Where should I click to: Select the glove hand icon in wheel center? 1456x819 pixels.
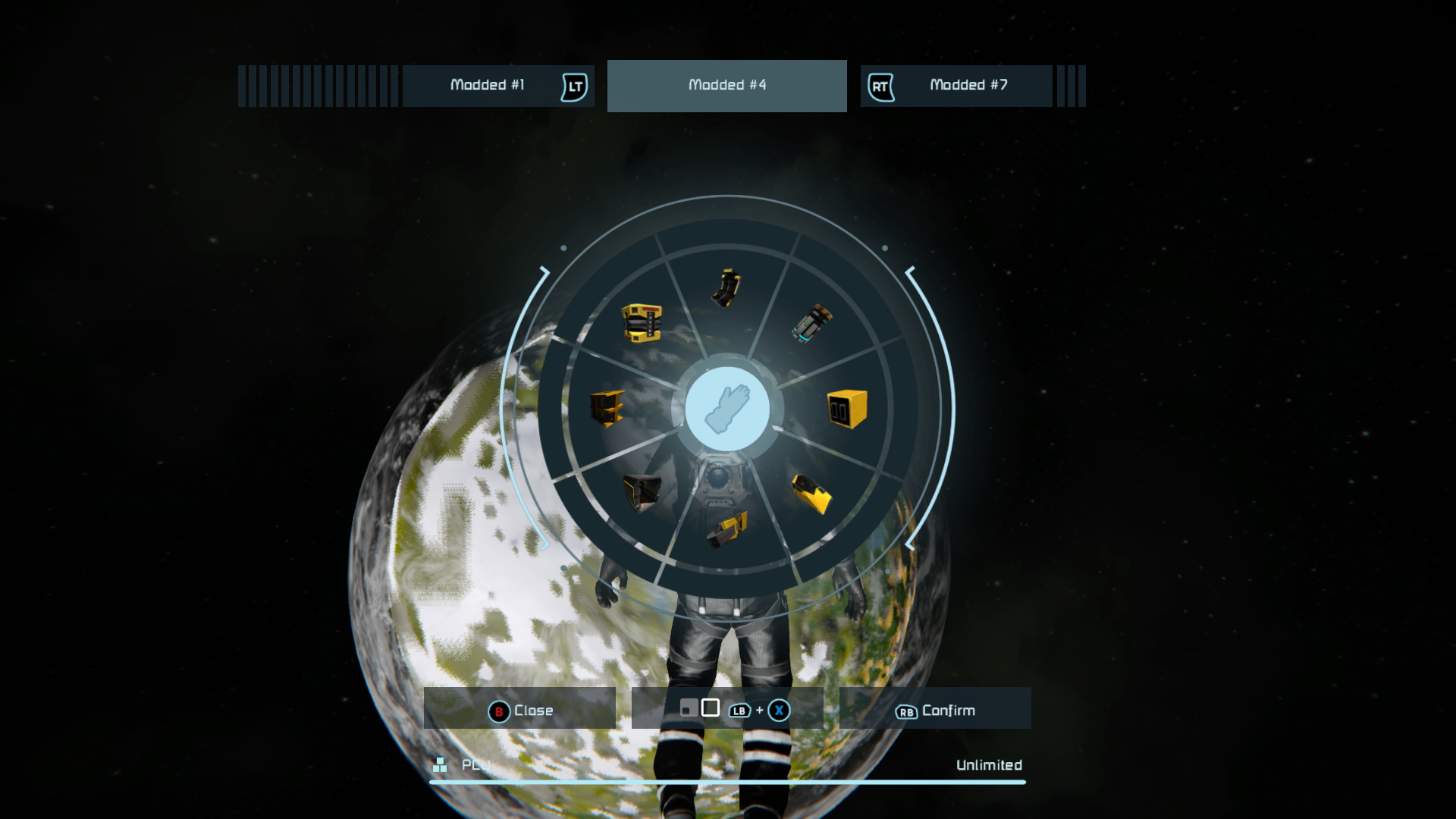point(726,409)
